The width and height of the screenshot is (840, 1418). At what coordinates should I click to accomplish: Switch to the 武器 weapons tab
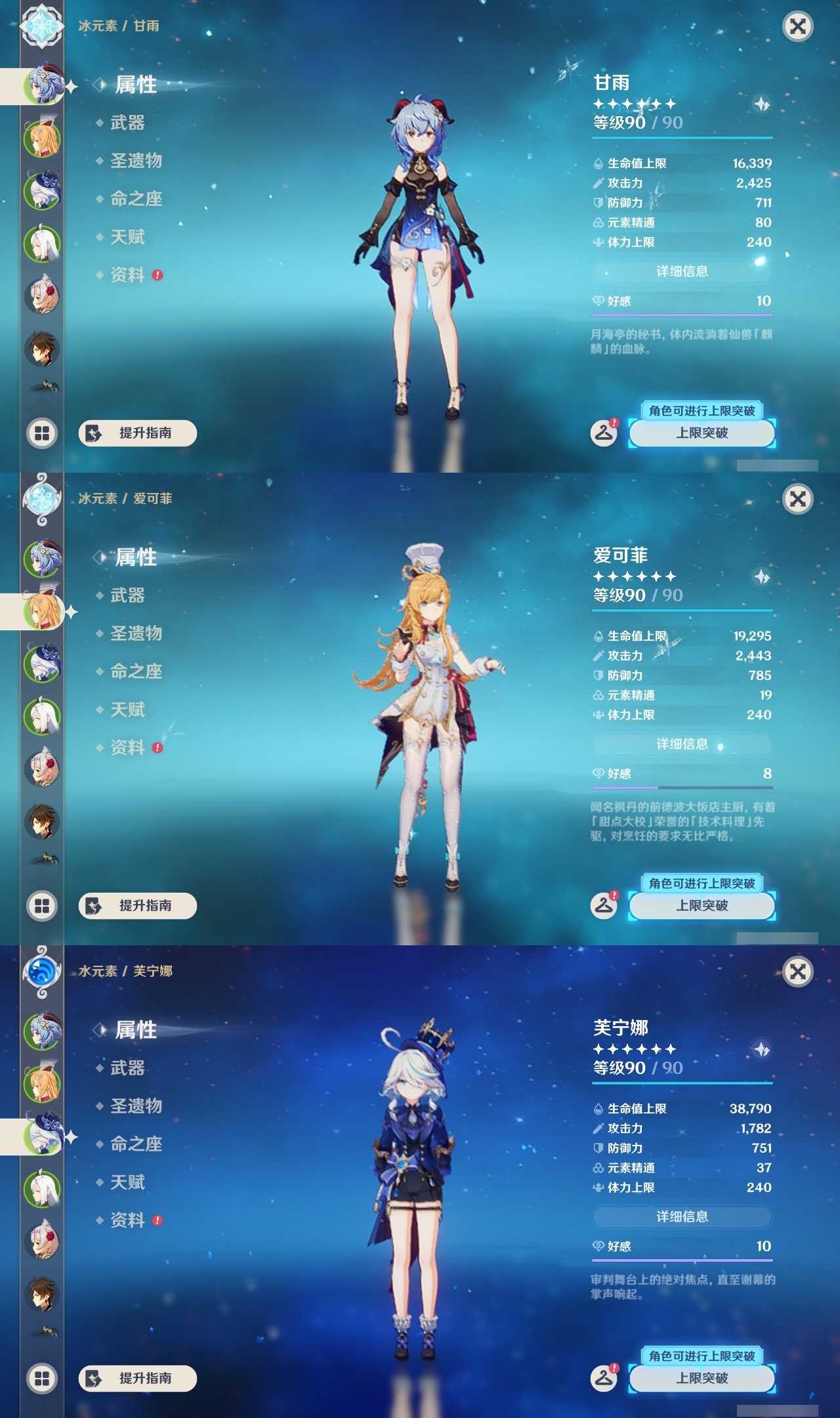click(x=128, y=123)
